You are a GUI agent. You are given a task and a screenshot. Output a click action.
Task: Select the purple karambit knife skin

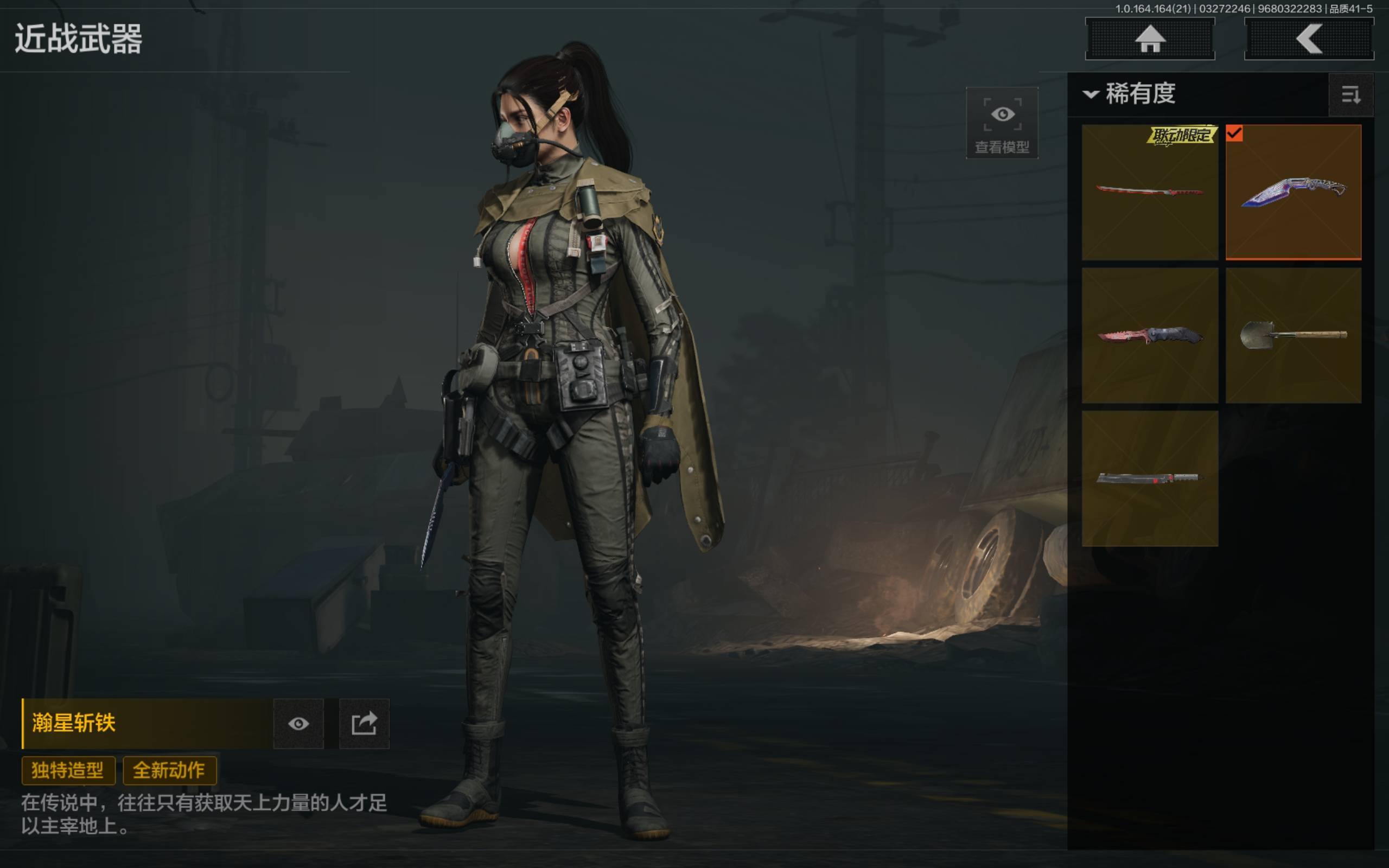point(1293,192)
